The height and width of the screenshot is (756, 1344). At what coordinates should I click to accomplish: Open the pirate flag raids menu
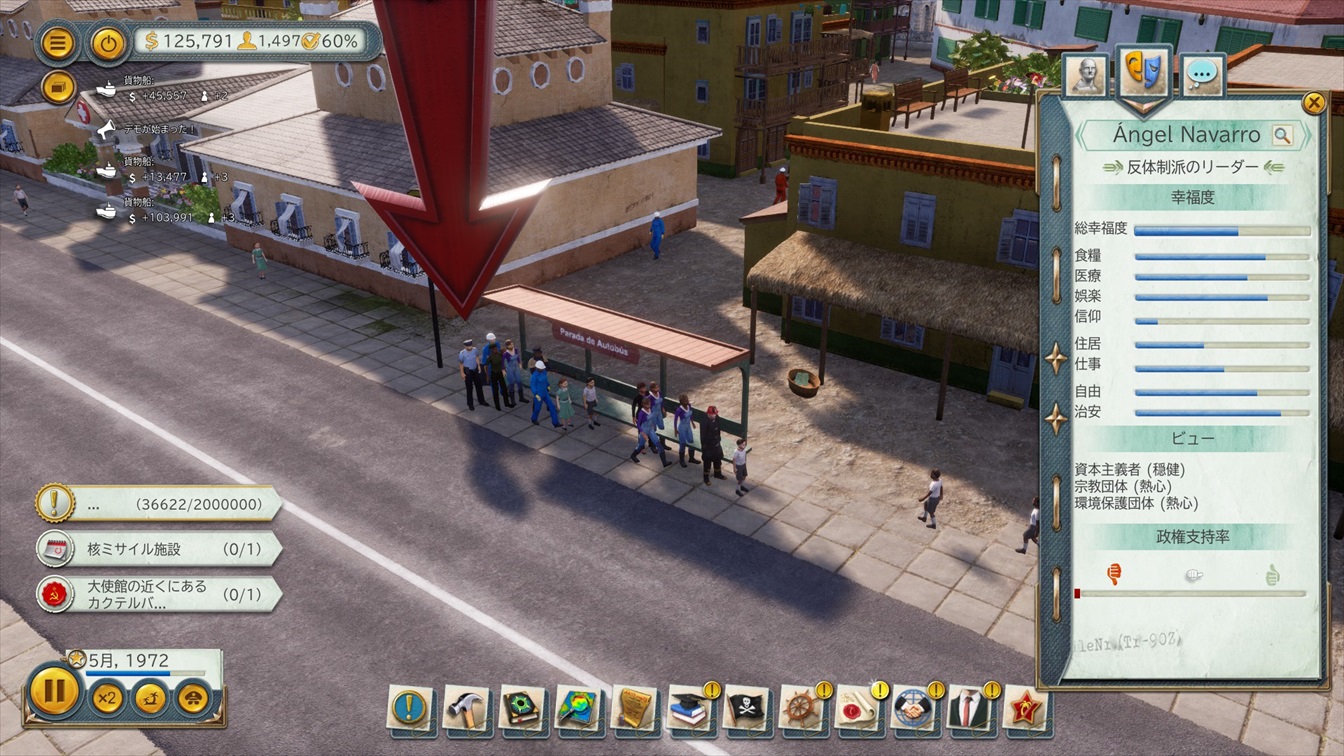click(x=745, y=708)
